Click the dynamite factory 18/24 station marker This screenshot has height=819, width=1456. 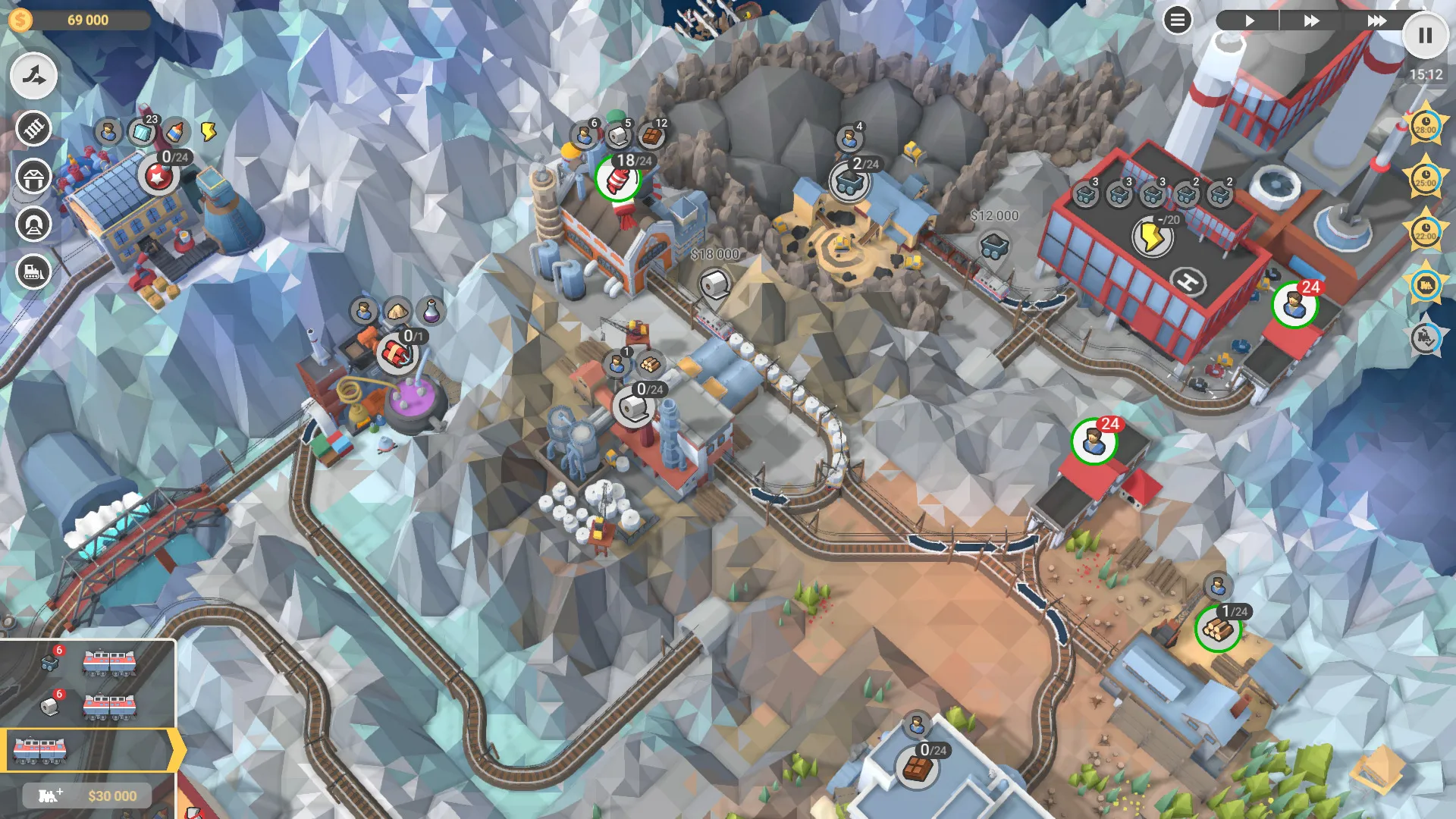tap(618, 180)
